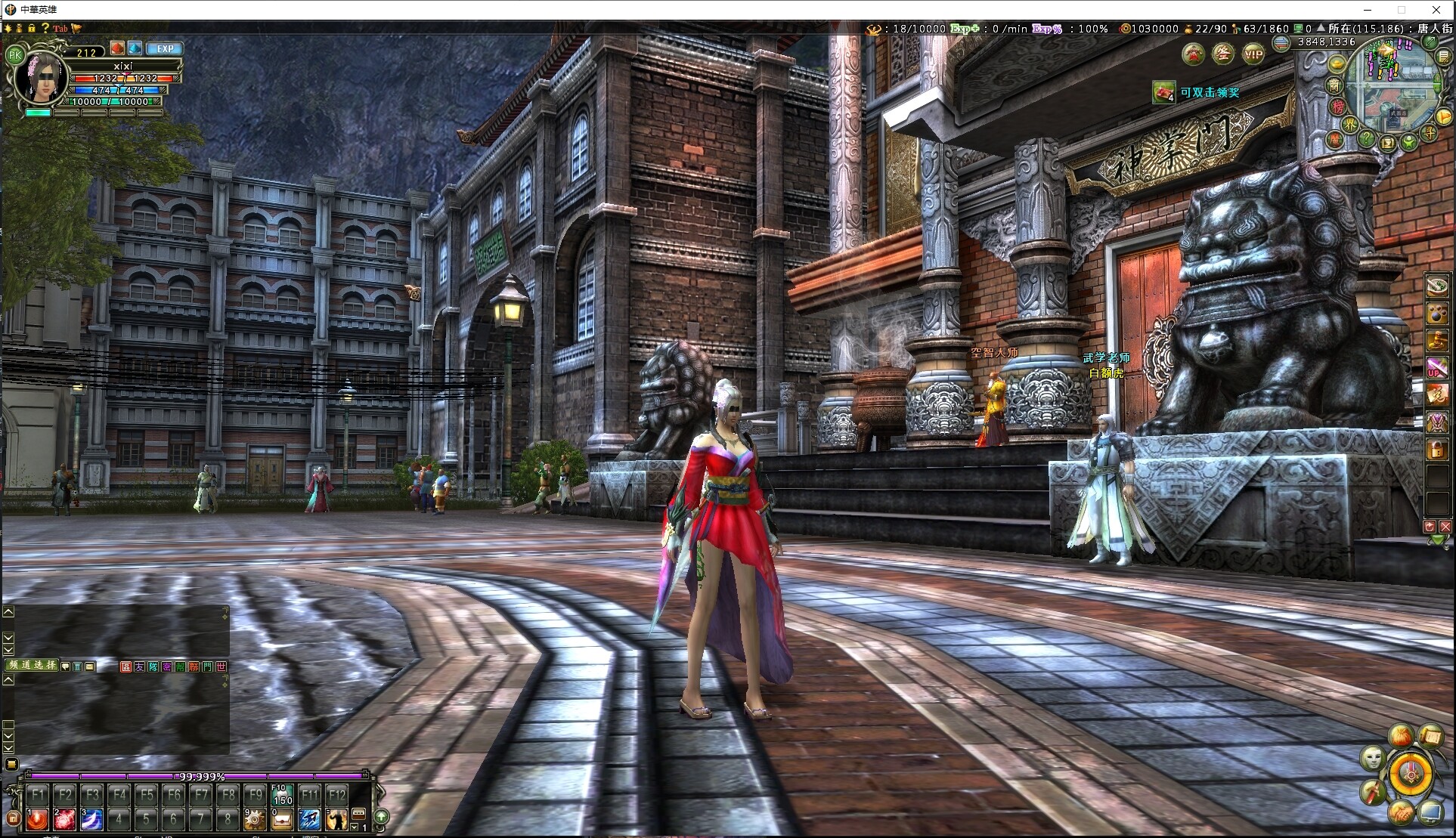Click the 99.999% experience progress bar
Screen dimensions: 1456x838
(201, 776)
